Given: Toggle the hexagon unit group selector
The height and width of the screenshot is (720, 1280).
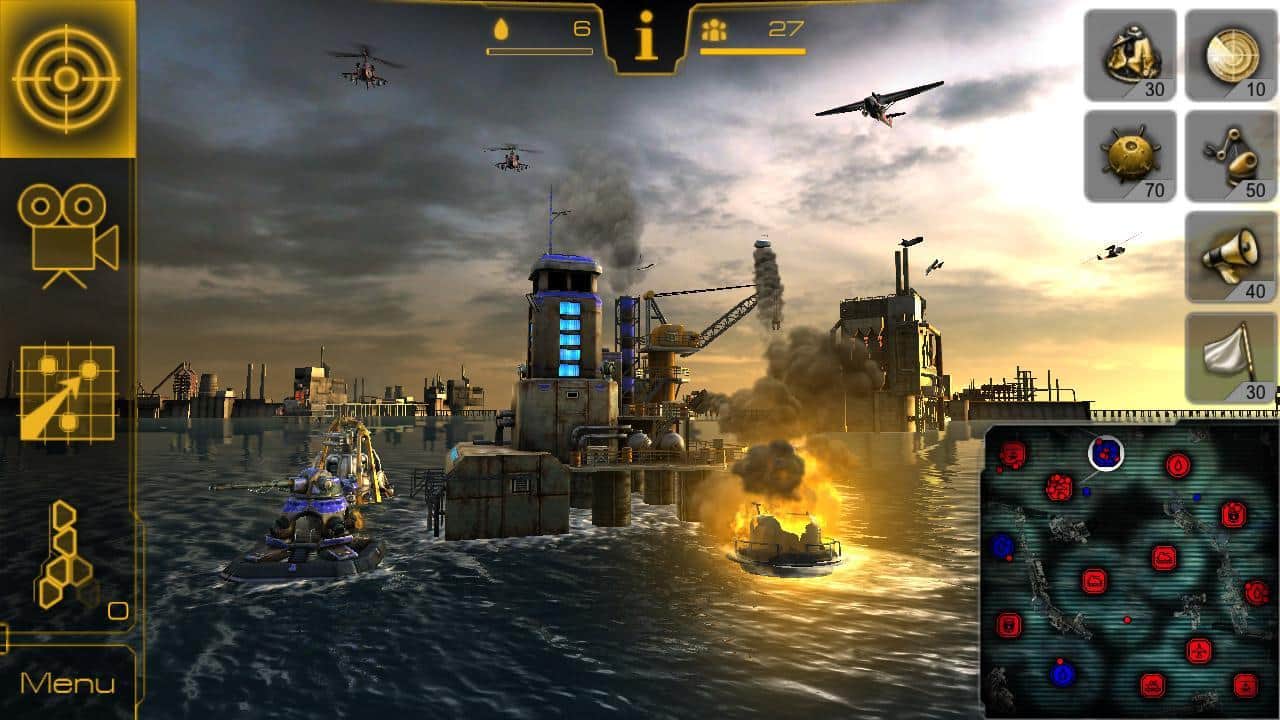Looking at the screenshot, I should coord(62,555).
